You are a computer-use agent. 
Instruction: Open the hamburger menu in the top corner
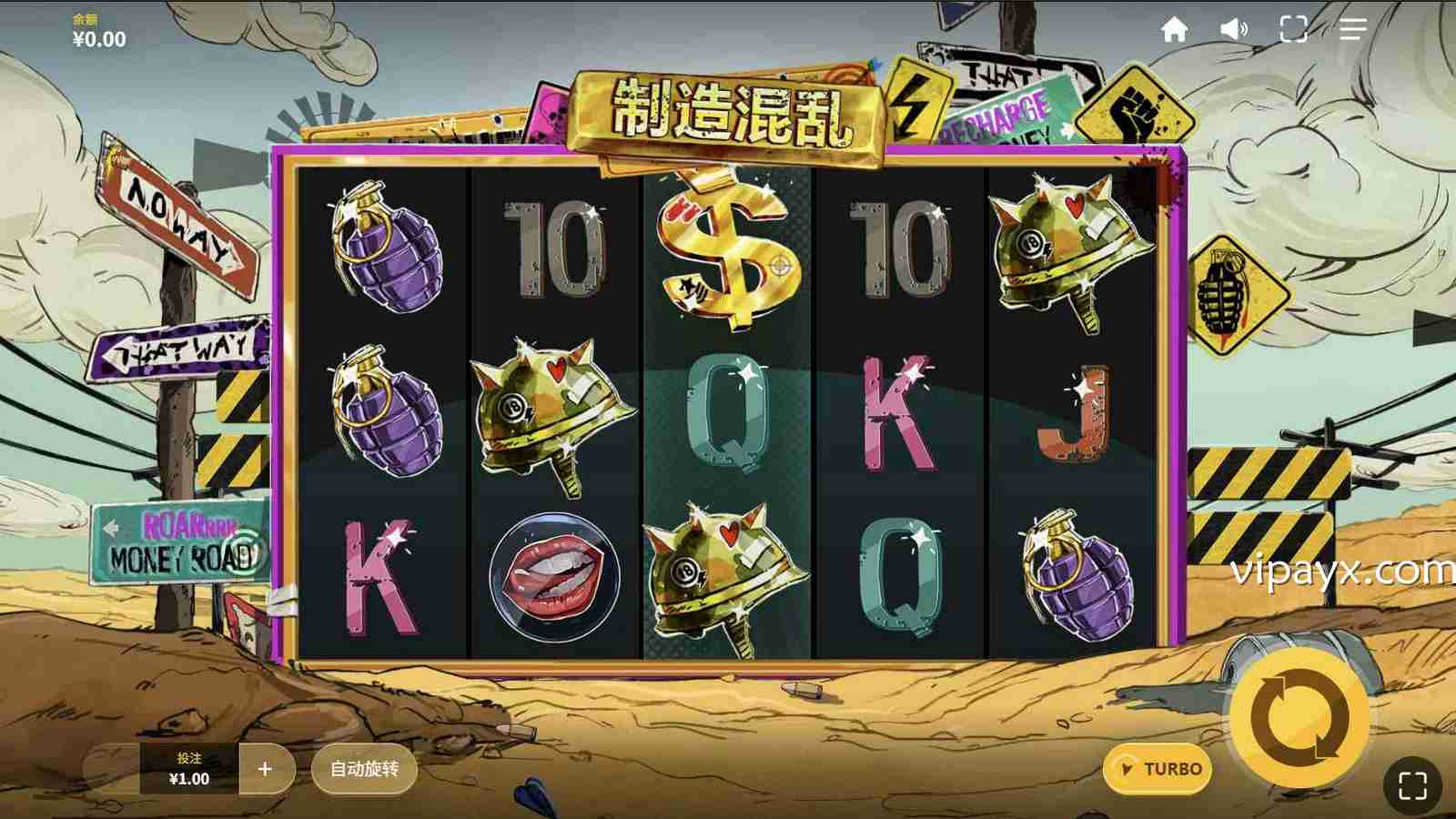pyautogui.click(x=1353, y=30)
